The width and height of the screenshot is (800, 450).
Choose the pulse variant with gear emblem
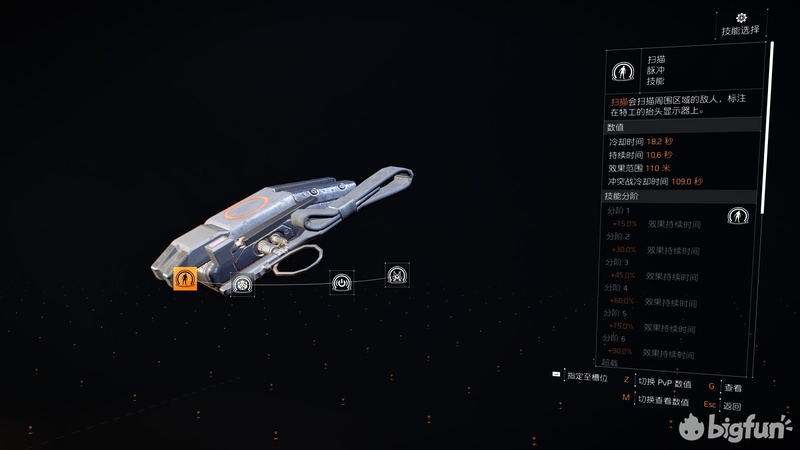click(242, 285)
